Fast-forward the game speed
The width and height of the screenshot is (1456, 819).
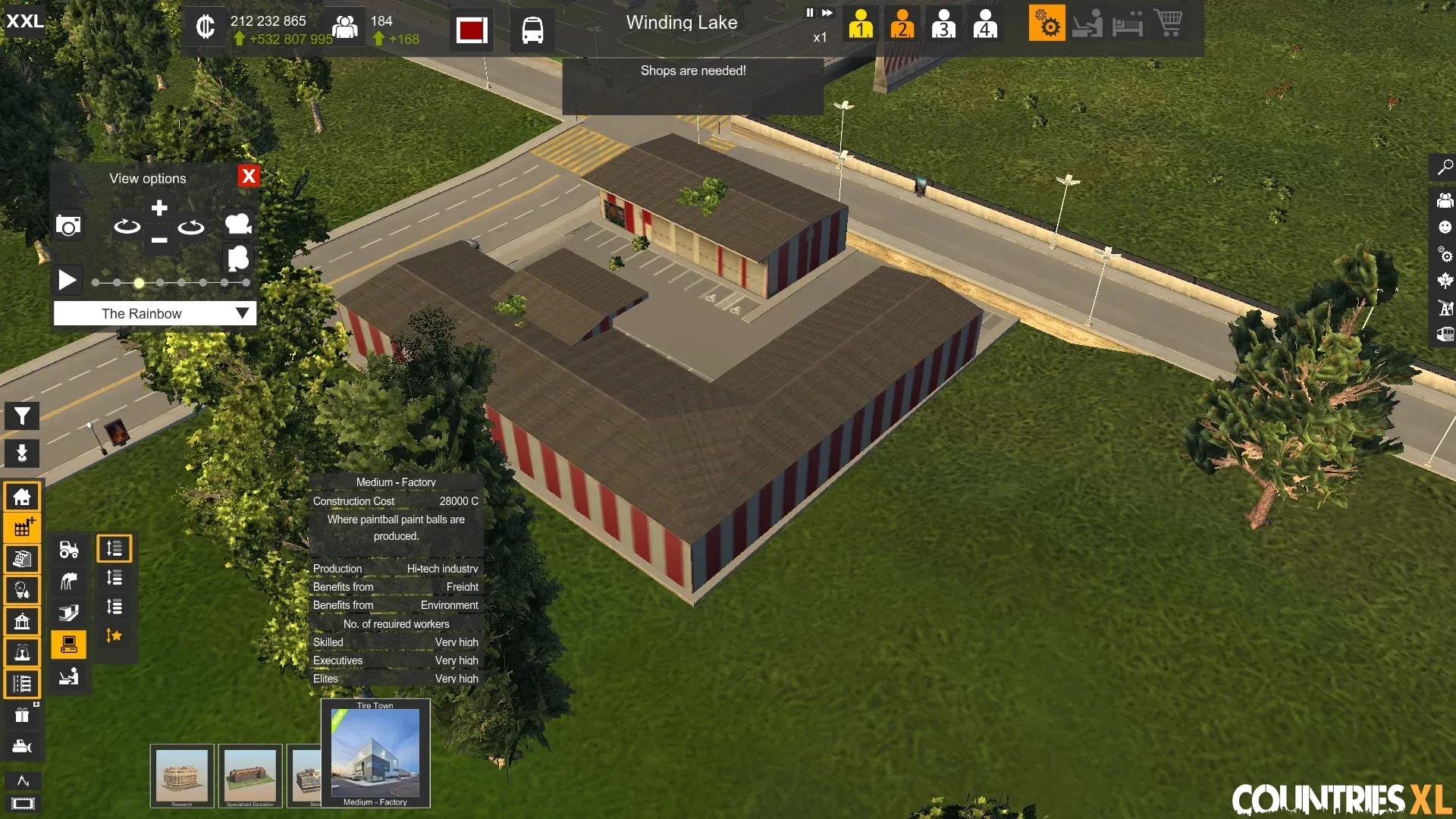(x=827, y=13)
